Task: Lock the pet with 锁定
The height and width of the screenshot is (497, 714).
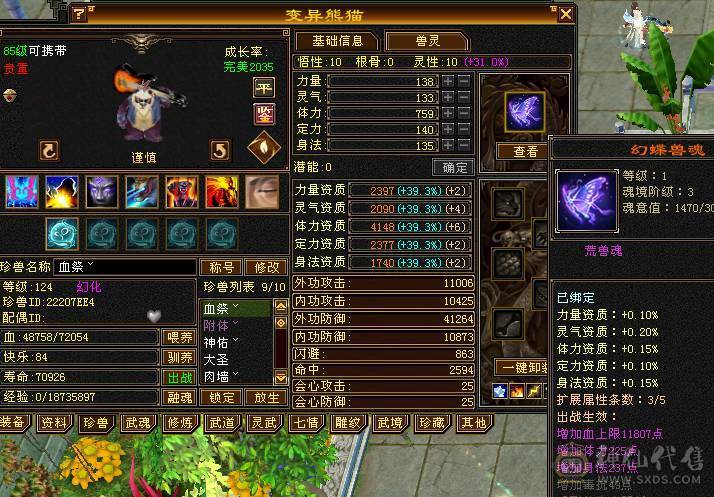Action: coord(221,397)
